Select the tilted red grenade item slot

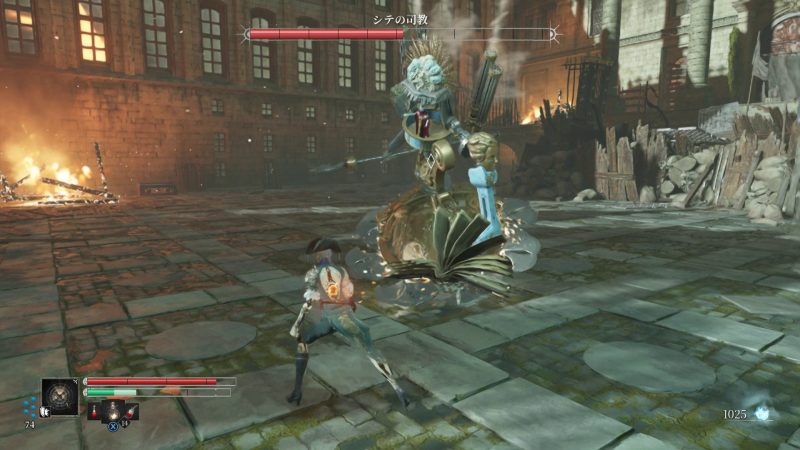point(132,410)
